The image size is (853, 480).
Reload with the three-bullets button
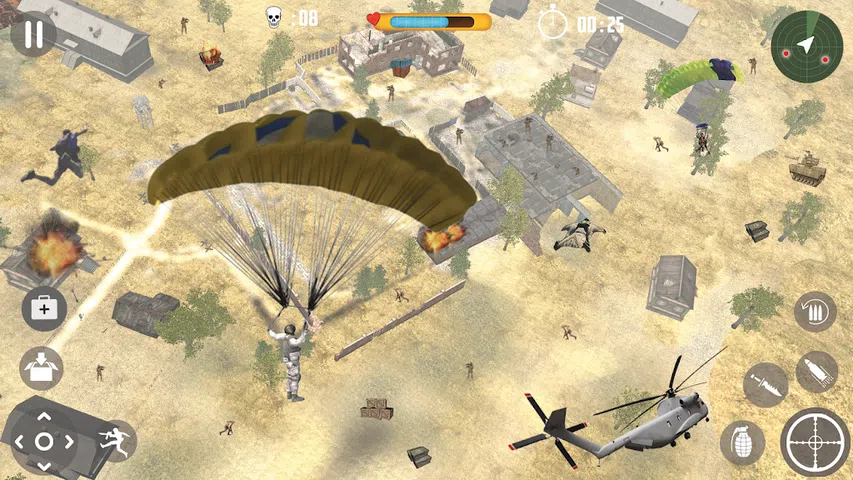pyautogui.click(x=815, y=312)
